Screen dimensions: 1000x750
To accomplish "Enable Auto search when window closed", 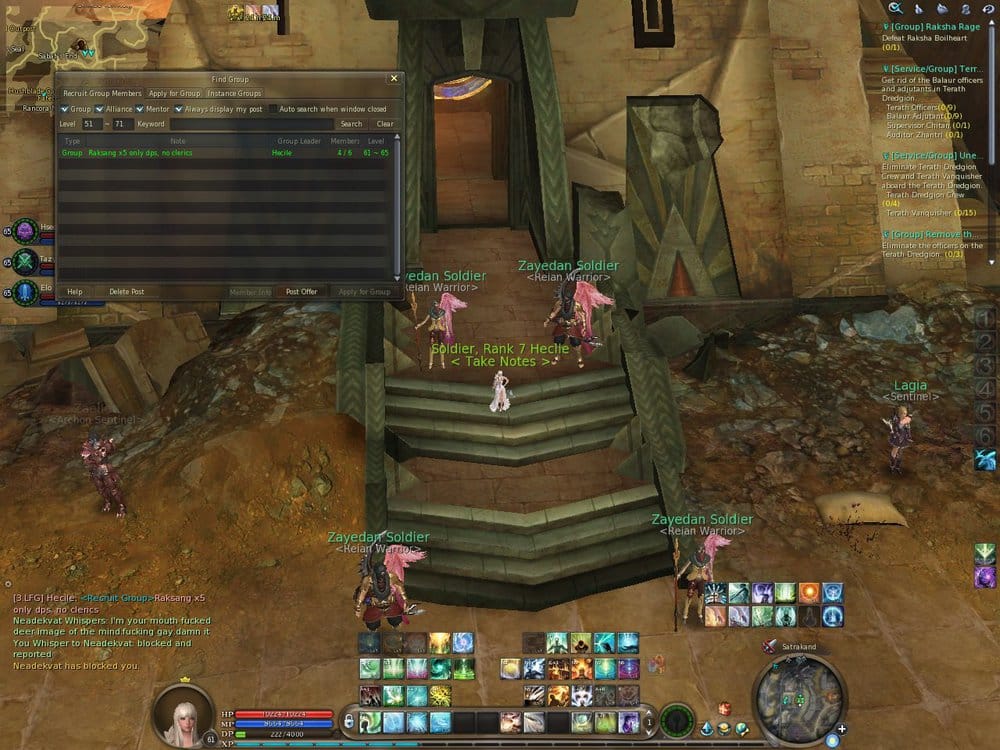I will 273,109.
